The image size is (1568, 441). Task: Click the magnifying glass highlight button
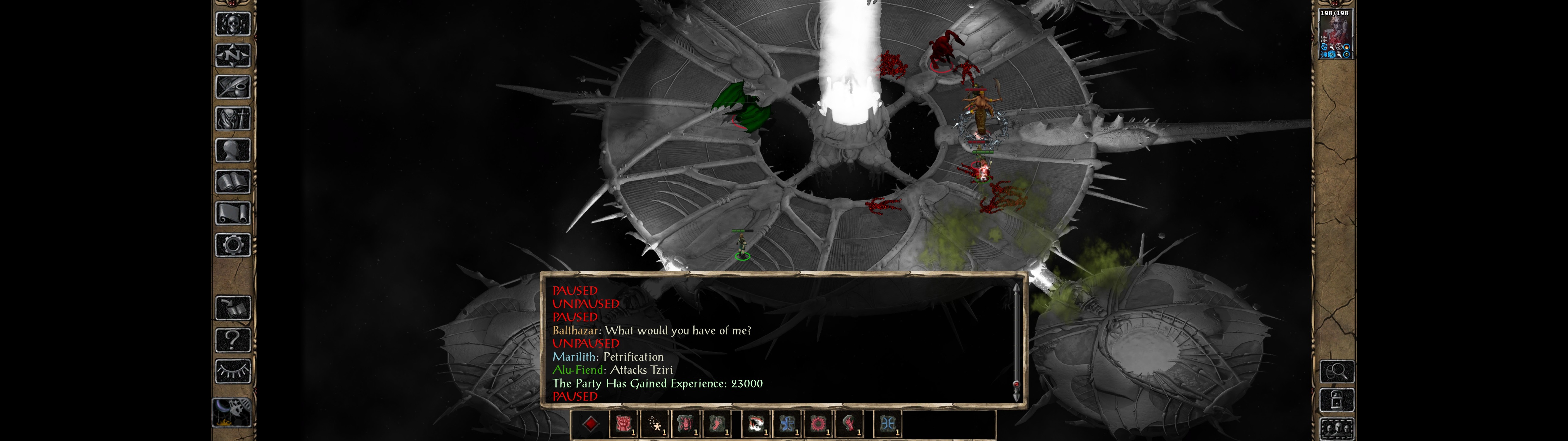[x=1337, y=371]
